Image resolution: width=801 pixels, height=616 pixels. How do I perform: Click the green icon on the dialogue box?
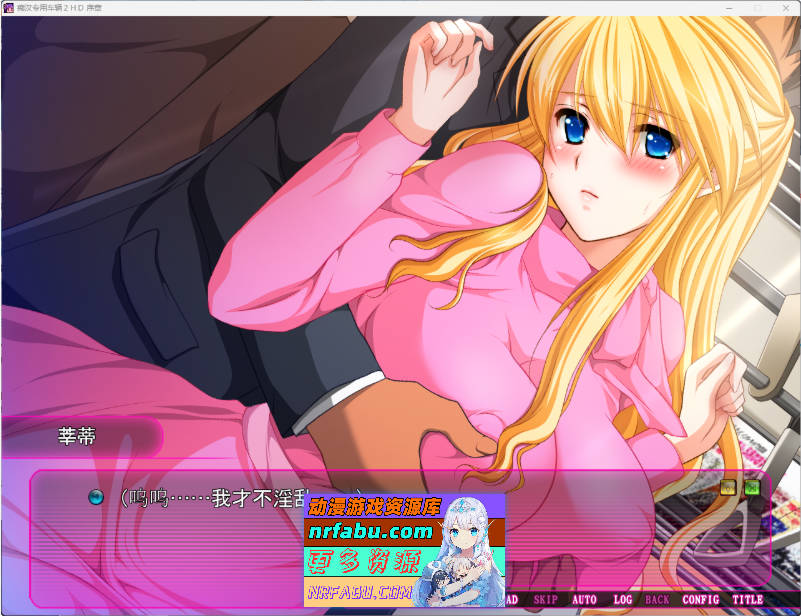point(751,488)
